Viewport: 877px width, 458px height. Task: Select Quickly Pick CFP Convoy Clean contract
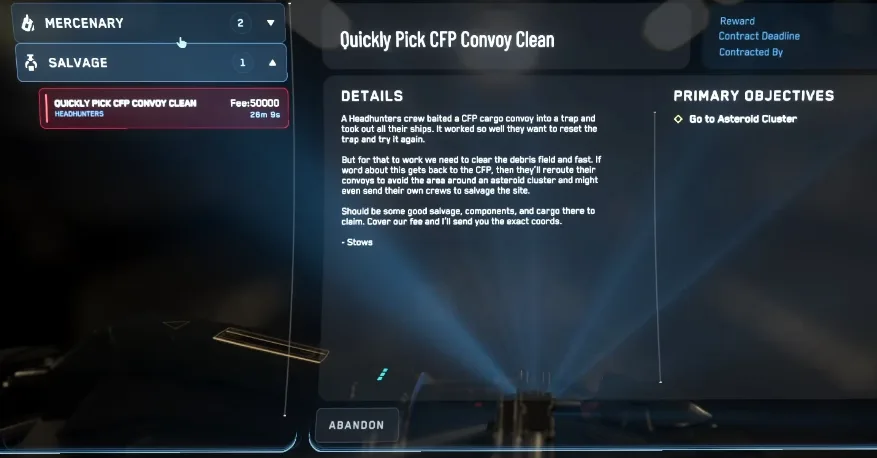point(164,108)
